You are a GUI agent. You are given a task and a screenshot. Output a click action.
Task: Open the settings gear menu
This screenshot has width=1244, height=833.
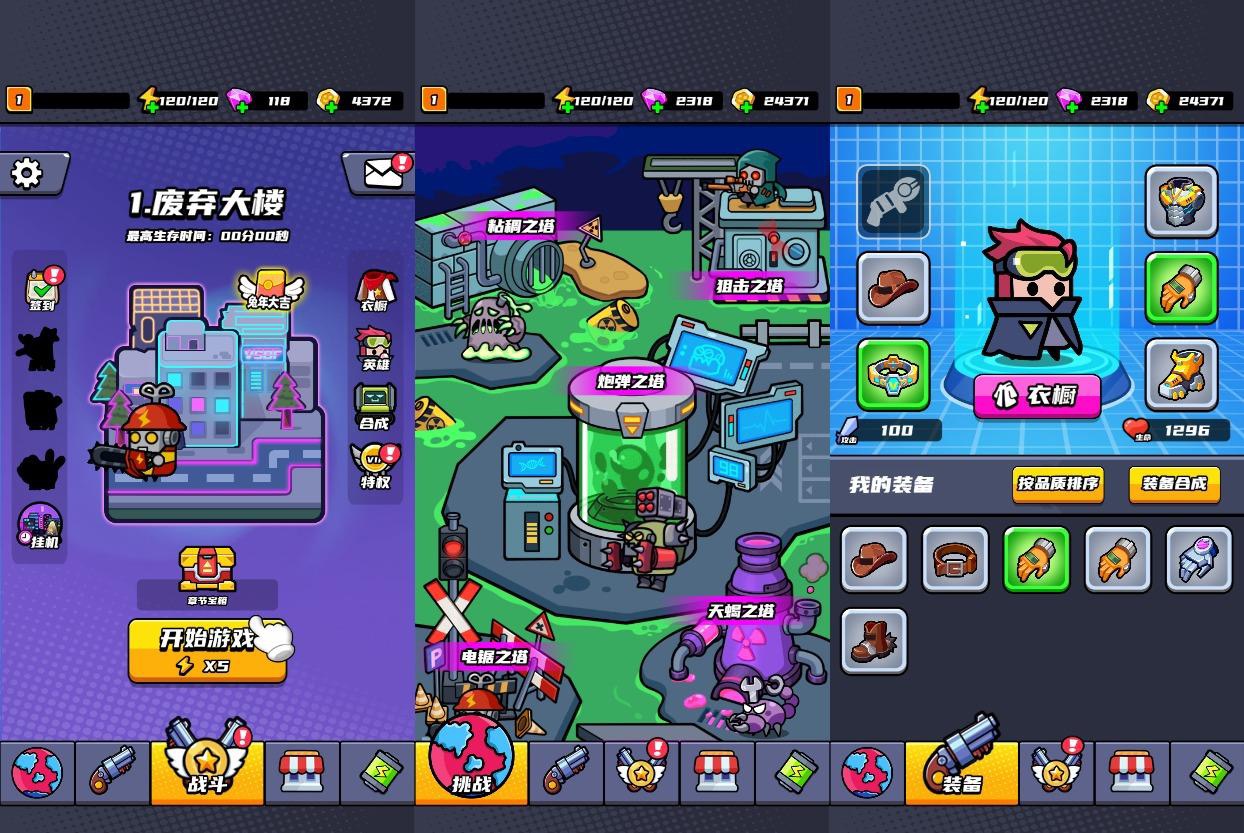click(x=27, y=174)
